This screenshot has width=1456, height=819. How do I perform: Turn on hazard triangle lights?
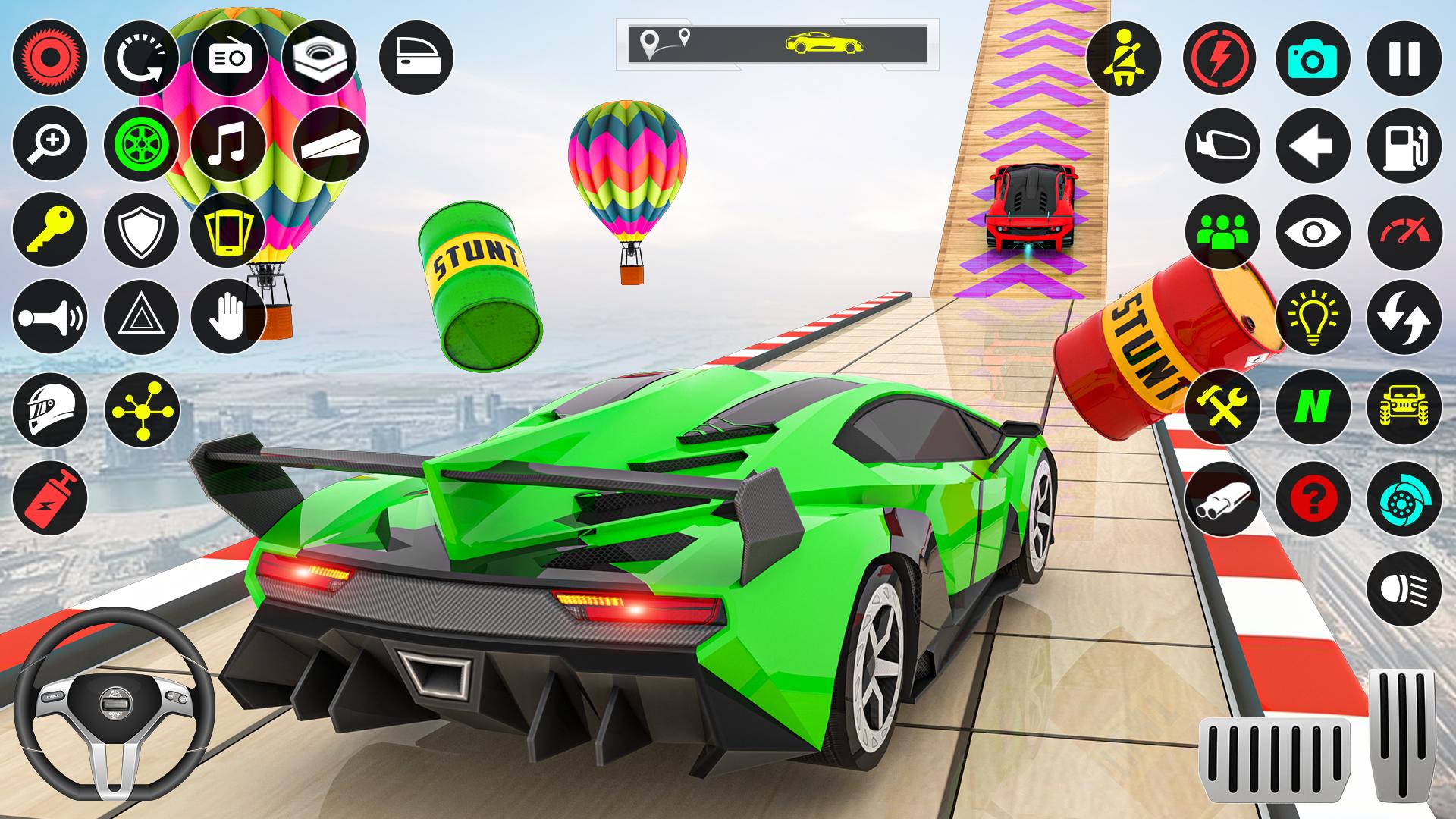coord(141,317)
